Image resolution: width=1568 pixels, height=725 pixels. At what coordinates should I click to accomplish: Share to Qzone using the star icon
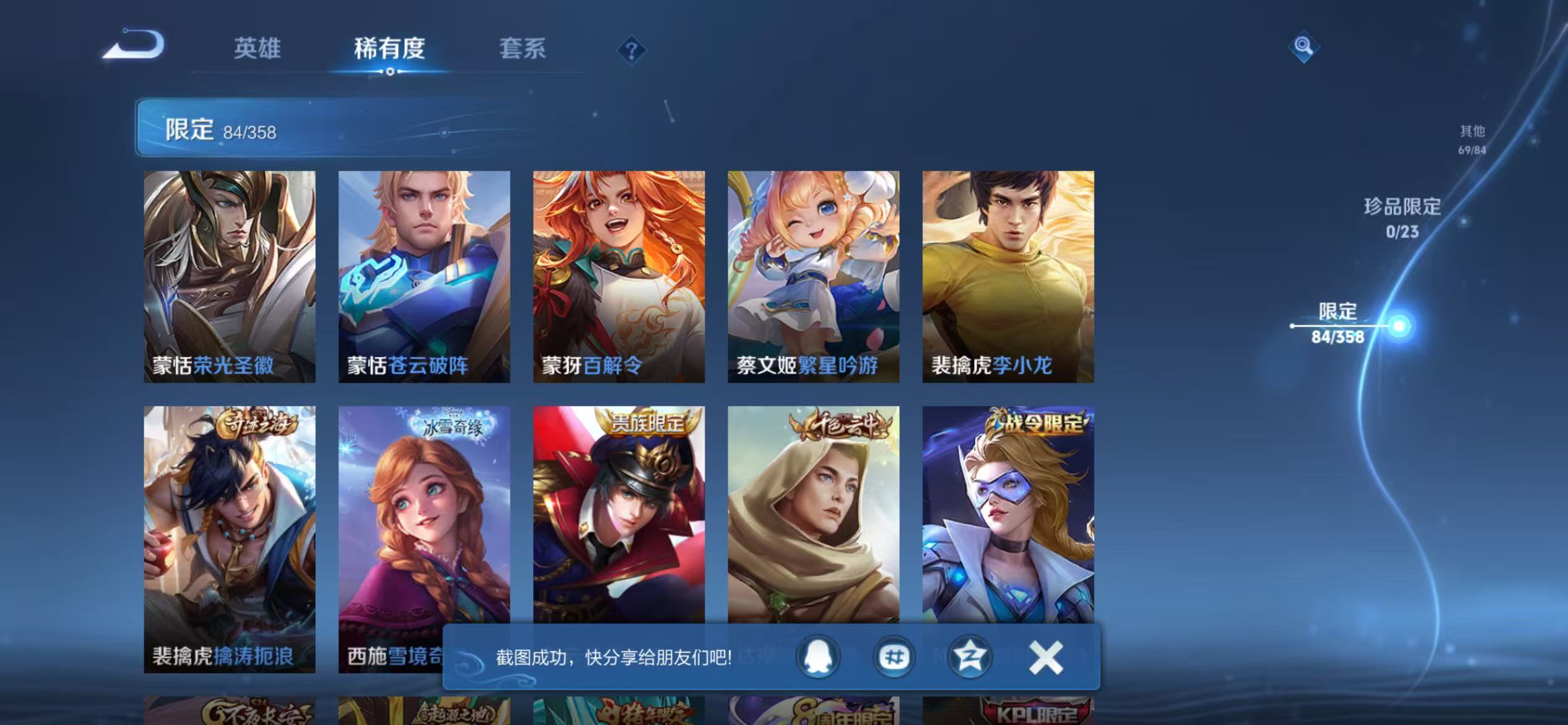(971, 656)
